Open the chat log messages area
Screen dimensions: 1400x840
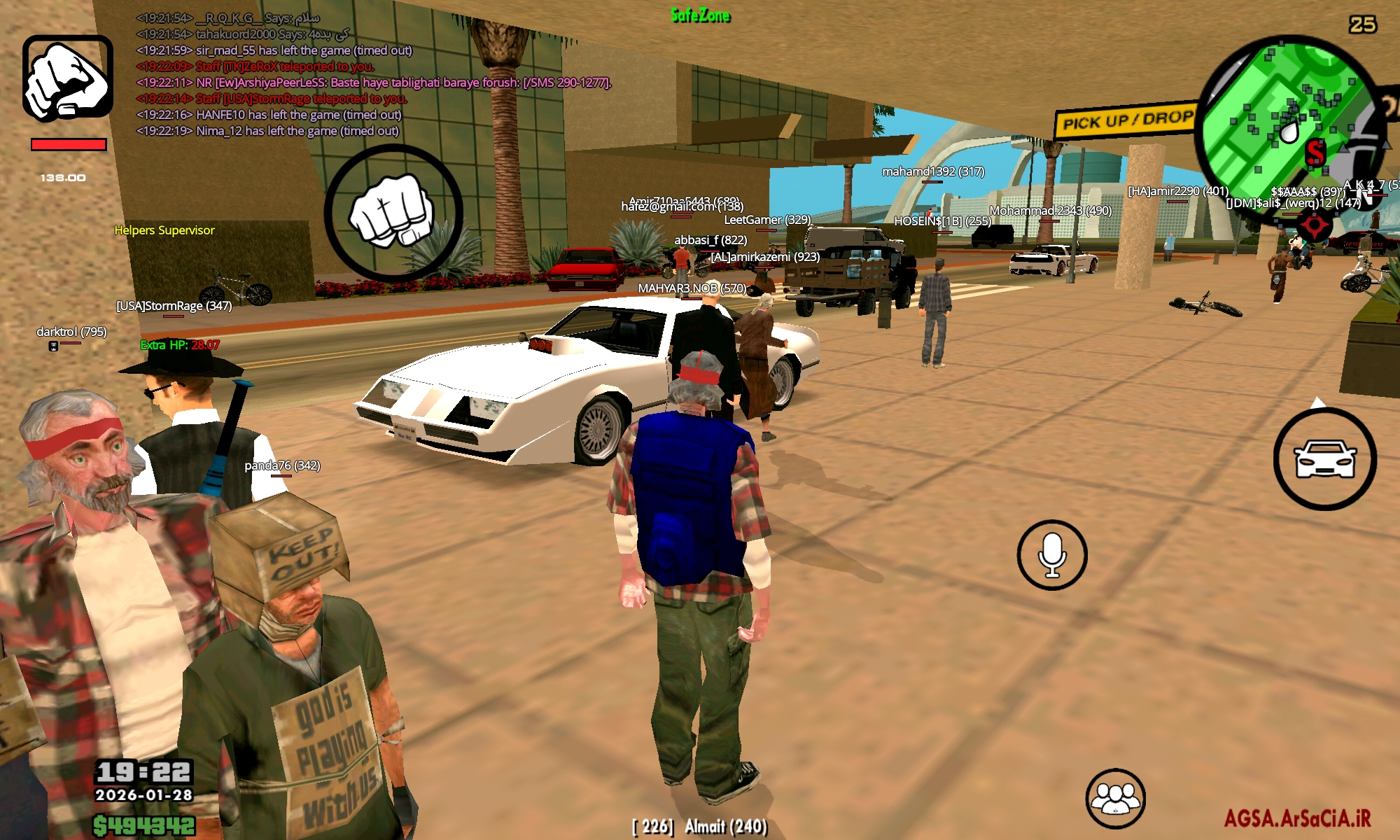tap(371, 74)
